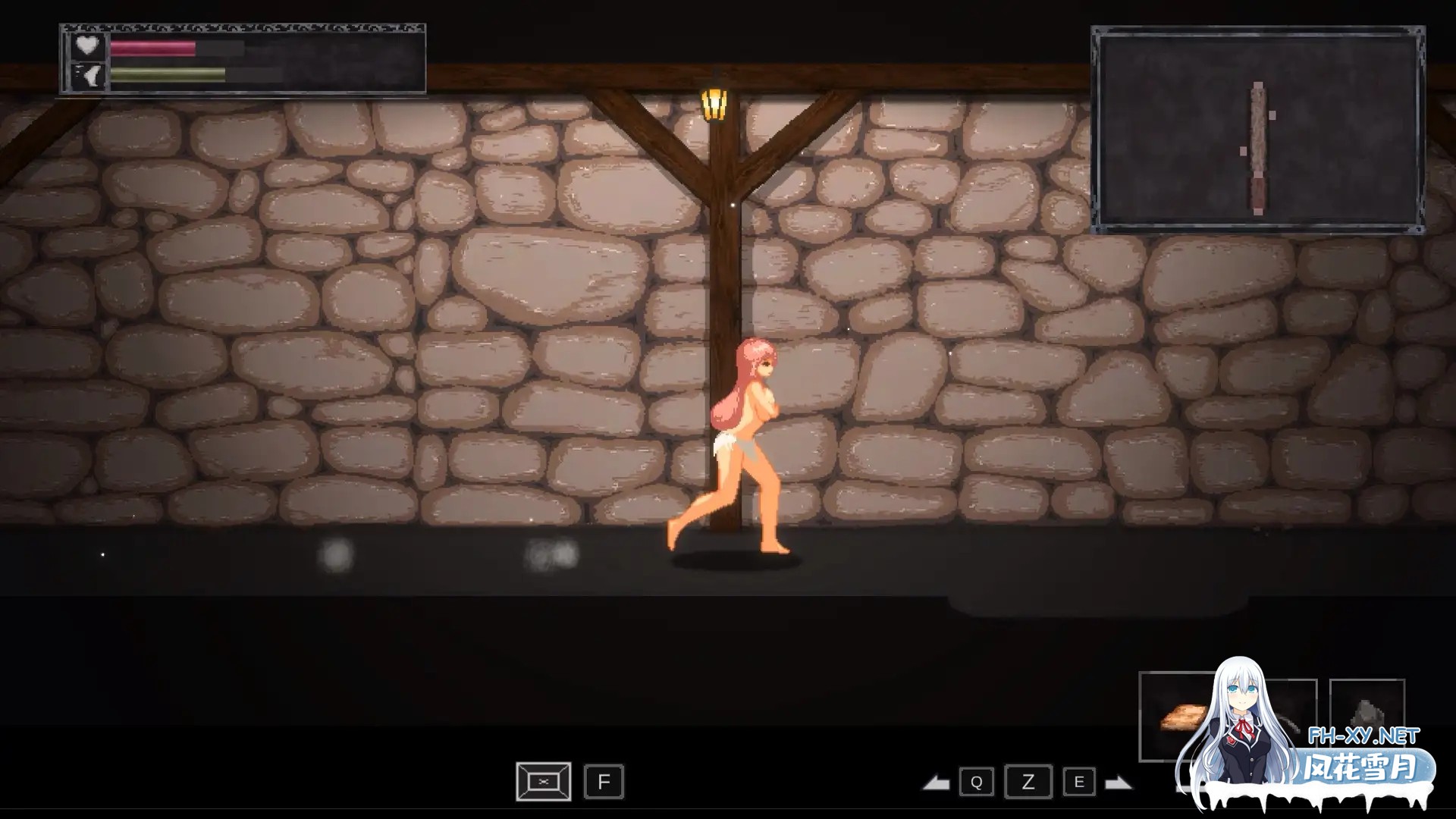Viewport: 1456px width, 819px height.
Task: Select the clothing status icon below the heart
Action: 88,76
